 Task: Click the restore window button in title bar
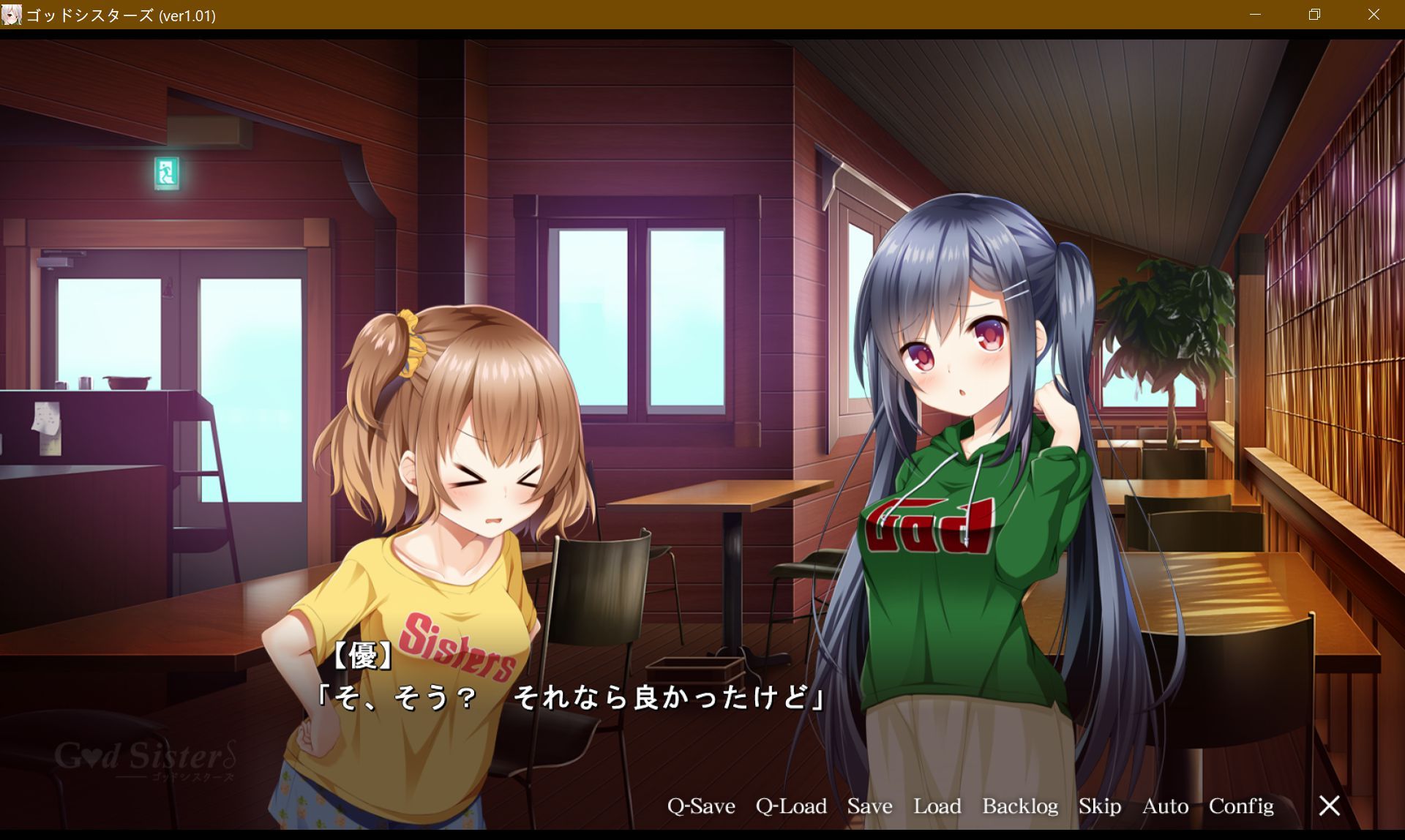1314,15
